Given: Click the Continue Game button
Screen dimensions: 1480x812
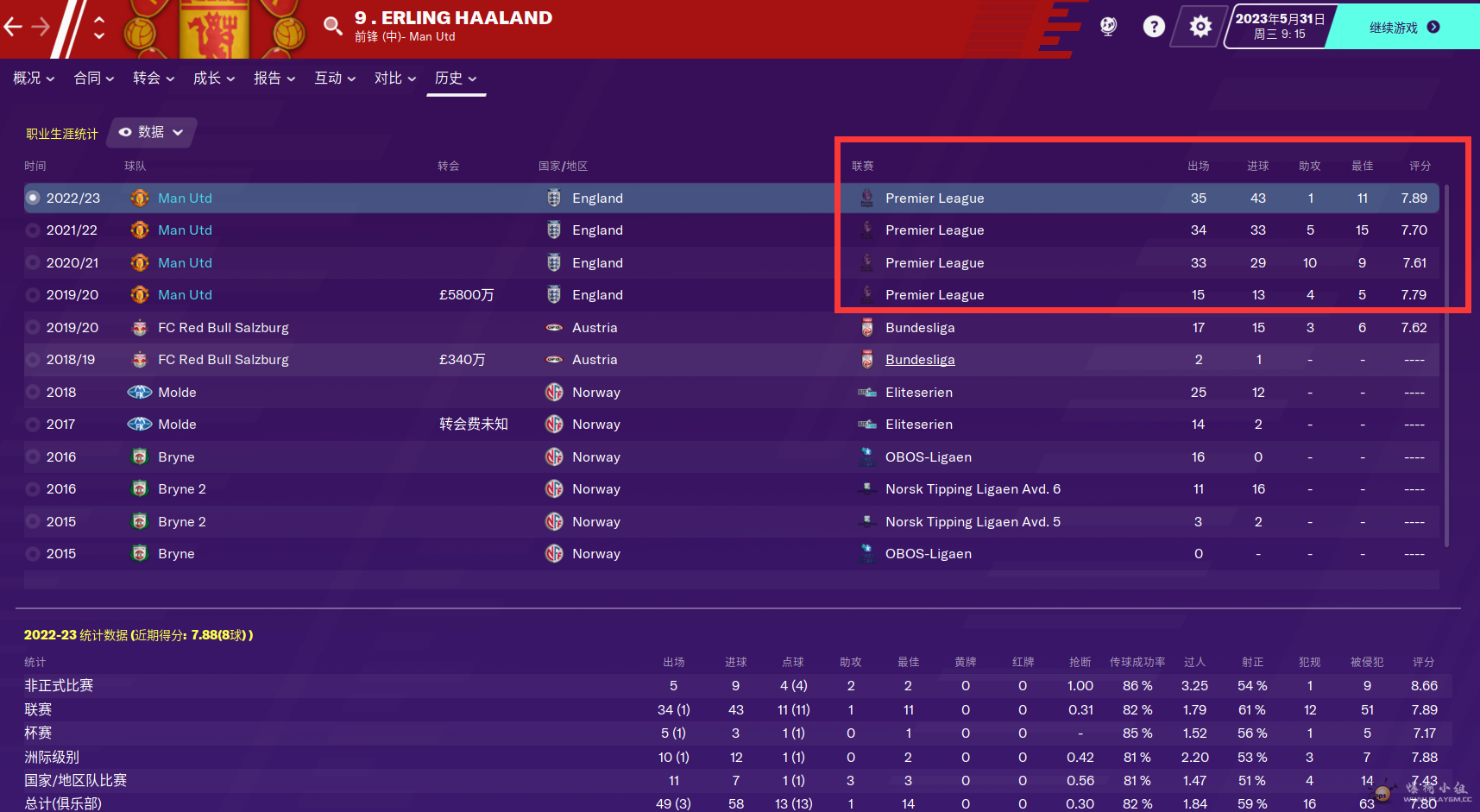Looking at the screenshot, I should [x=1403, y=28].
